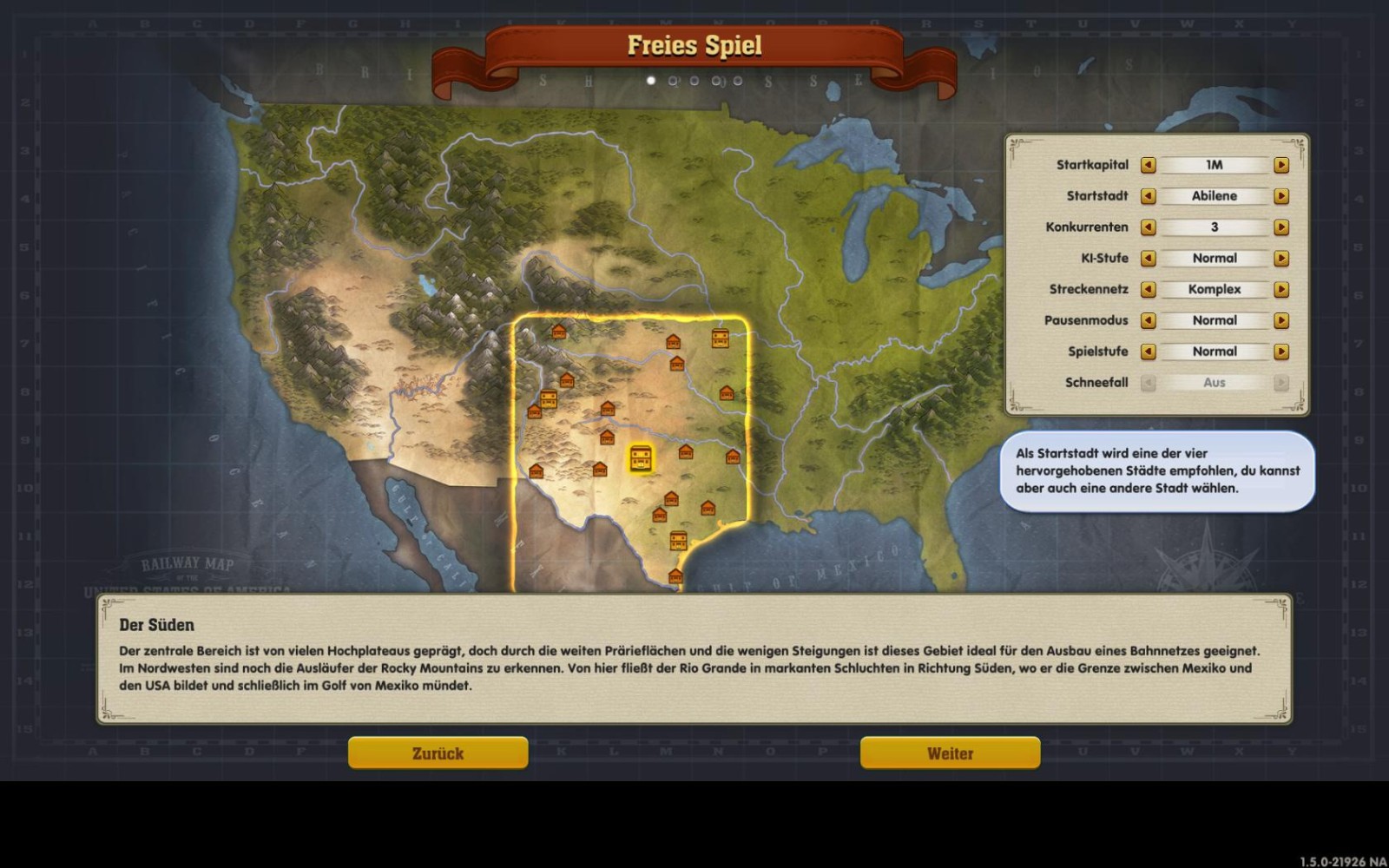This screenshot has height=868, width=1389.
Task: Lower the Spielstufe difficulty
Action: click(1148, 352)
